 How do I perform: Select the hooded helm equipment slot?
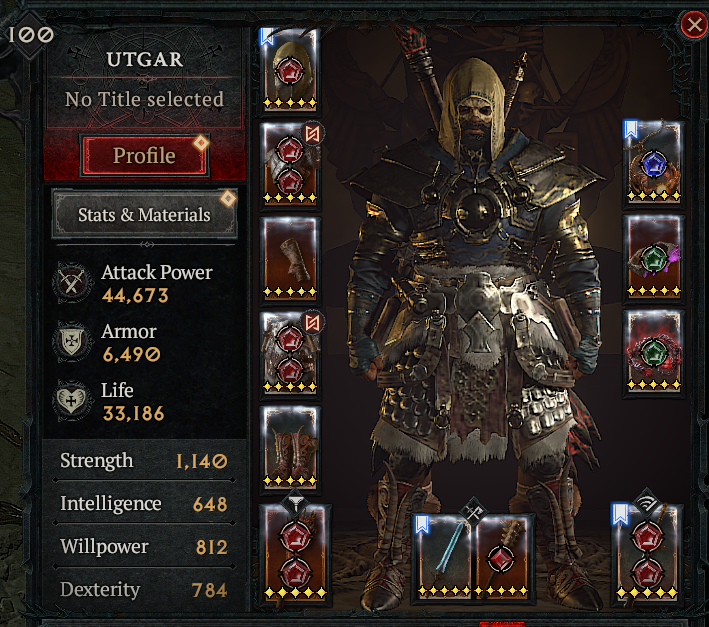pos(290,69)
